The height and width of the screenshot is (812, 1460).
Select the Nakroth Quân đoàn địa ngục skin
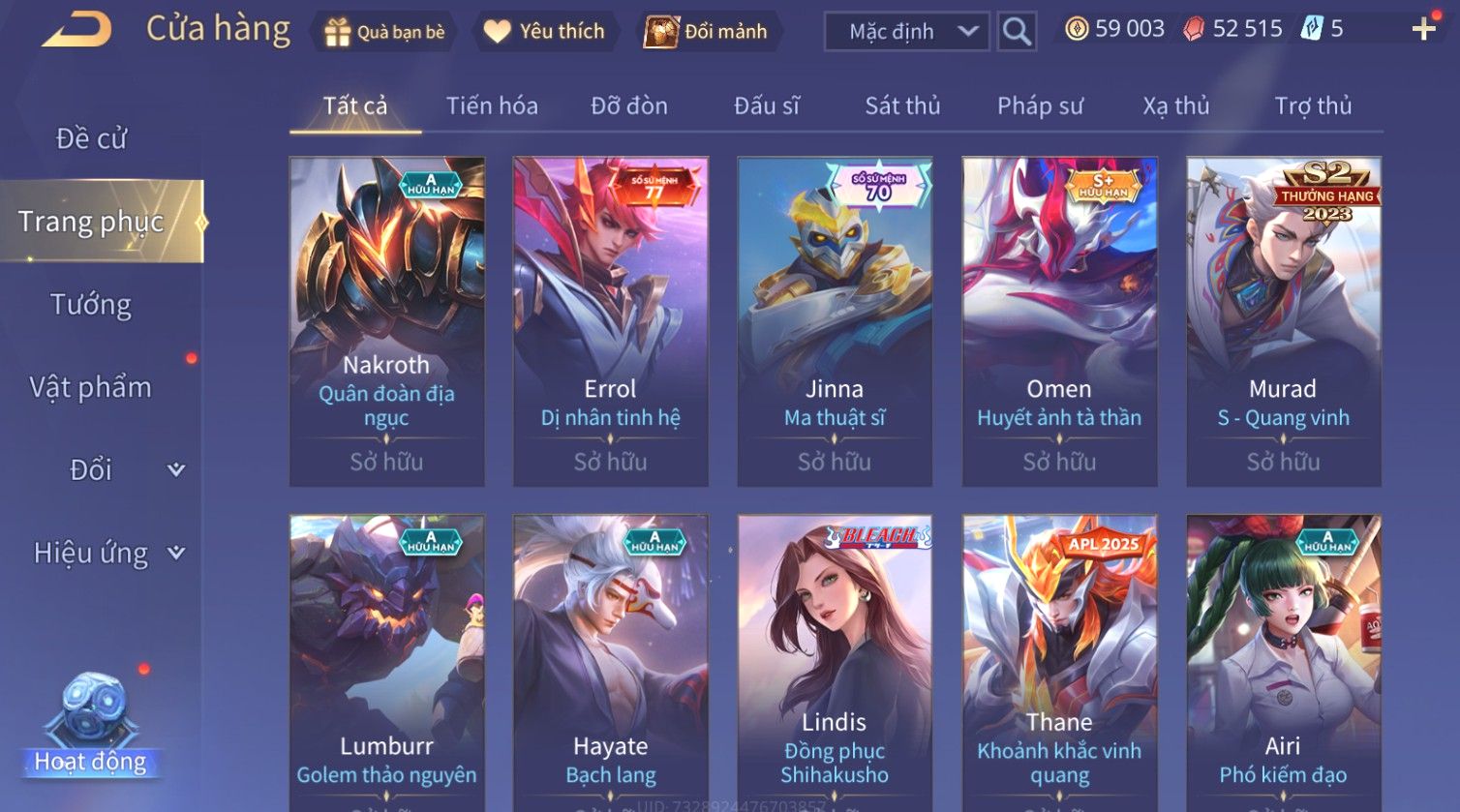[386, 321]
